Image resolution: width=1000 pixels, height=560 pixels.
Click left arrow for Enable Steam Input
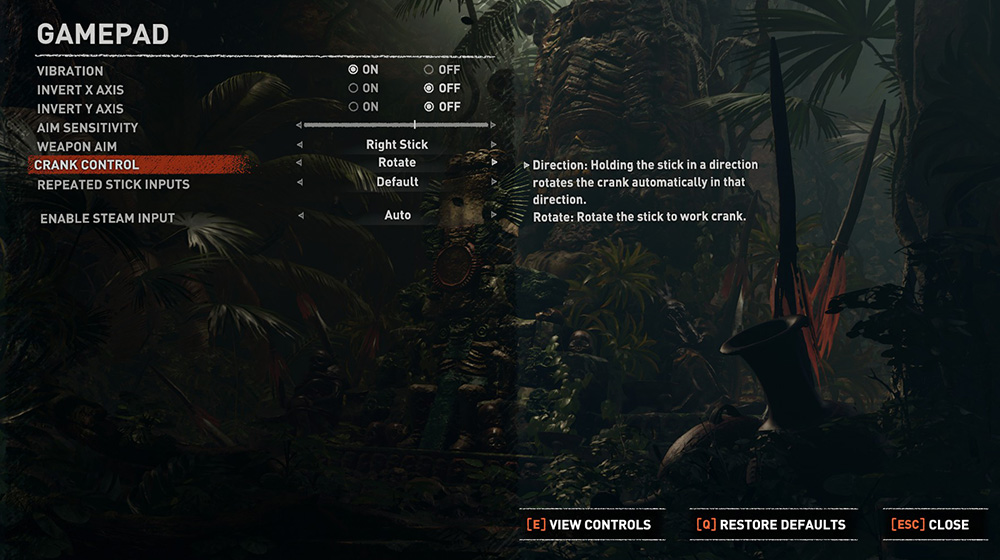(x=300, y=215)
